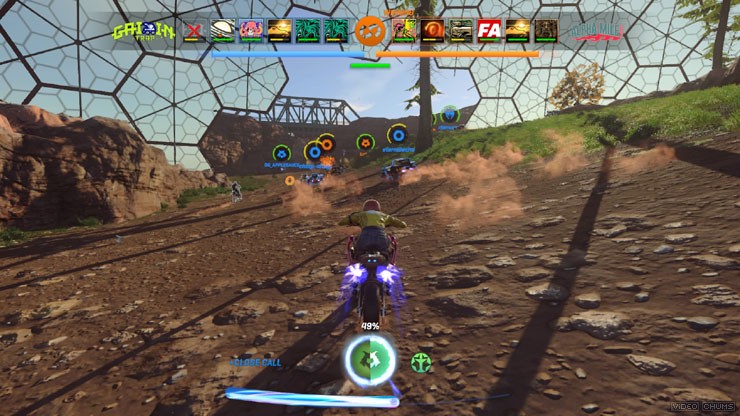Click the pink opposing team logo

coord(598,31)
